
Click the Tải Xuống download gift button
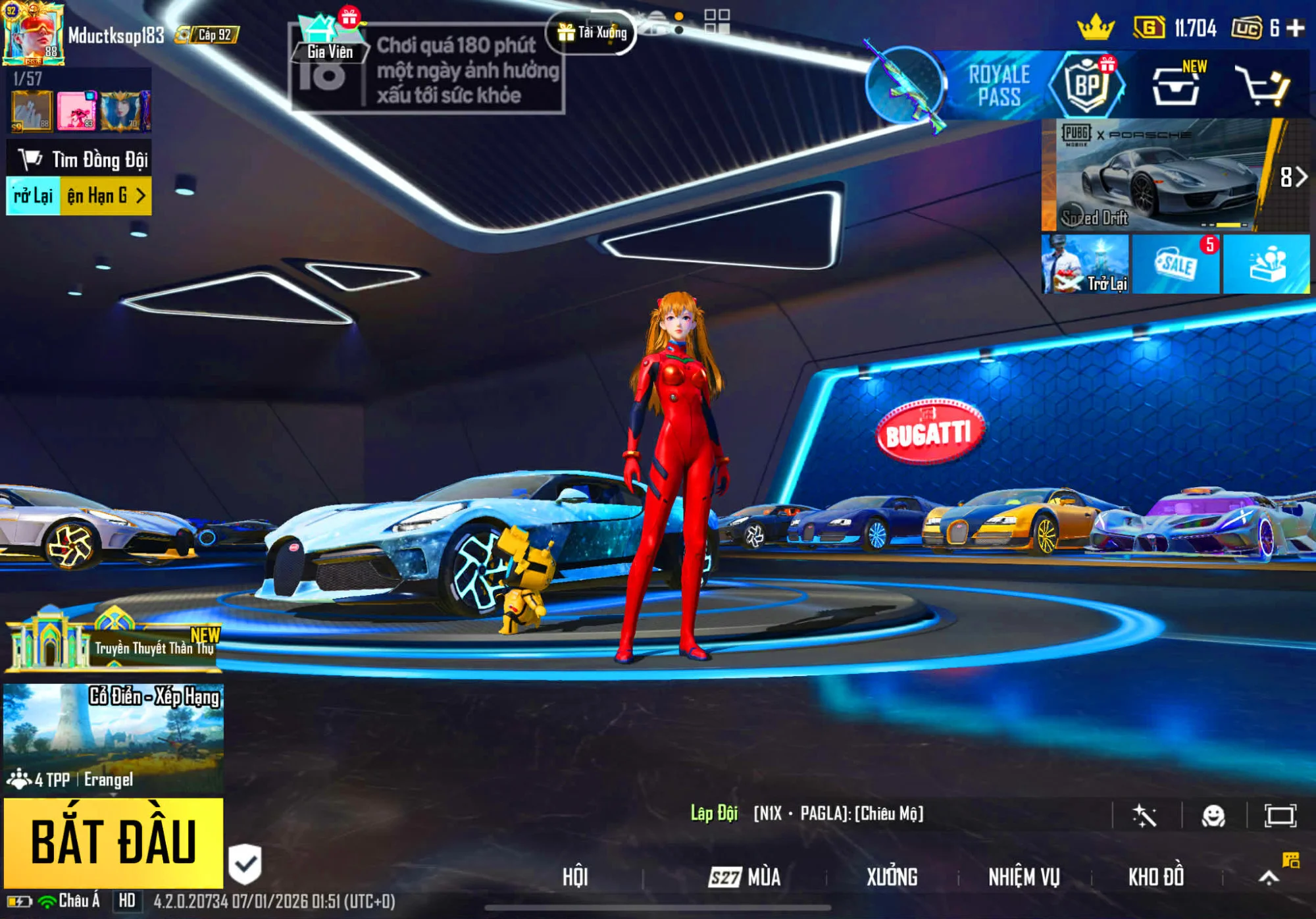tap(592, 32)
